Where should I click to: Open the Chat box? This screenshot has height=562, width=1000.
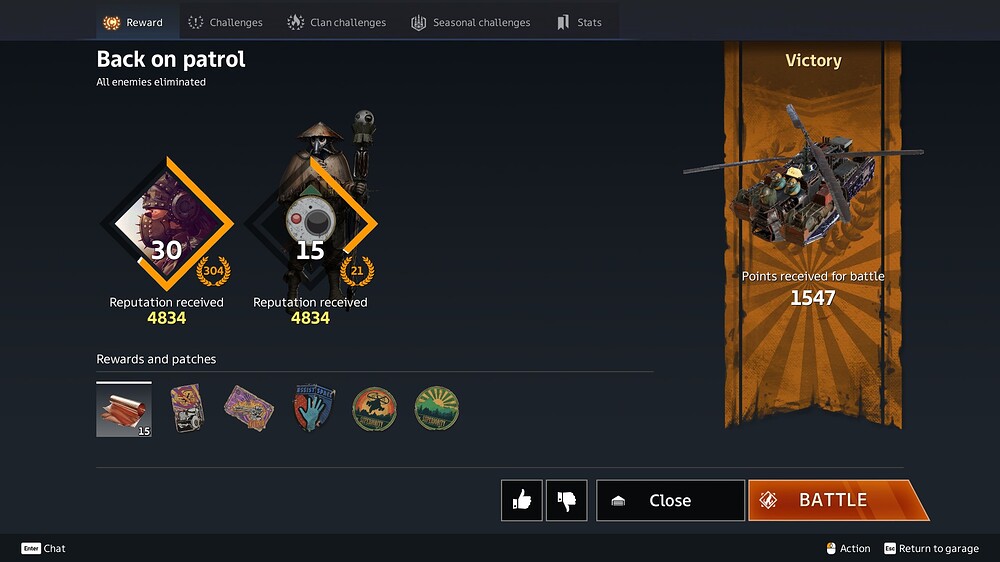(x=44, y=548)
